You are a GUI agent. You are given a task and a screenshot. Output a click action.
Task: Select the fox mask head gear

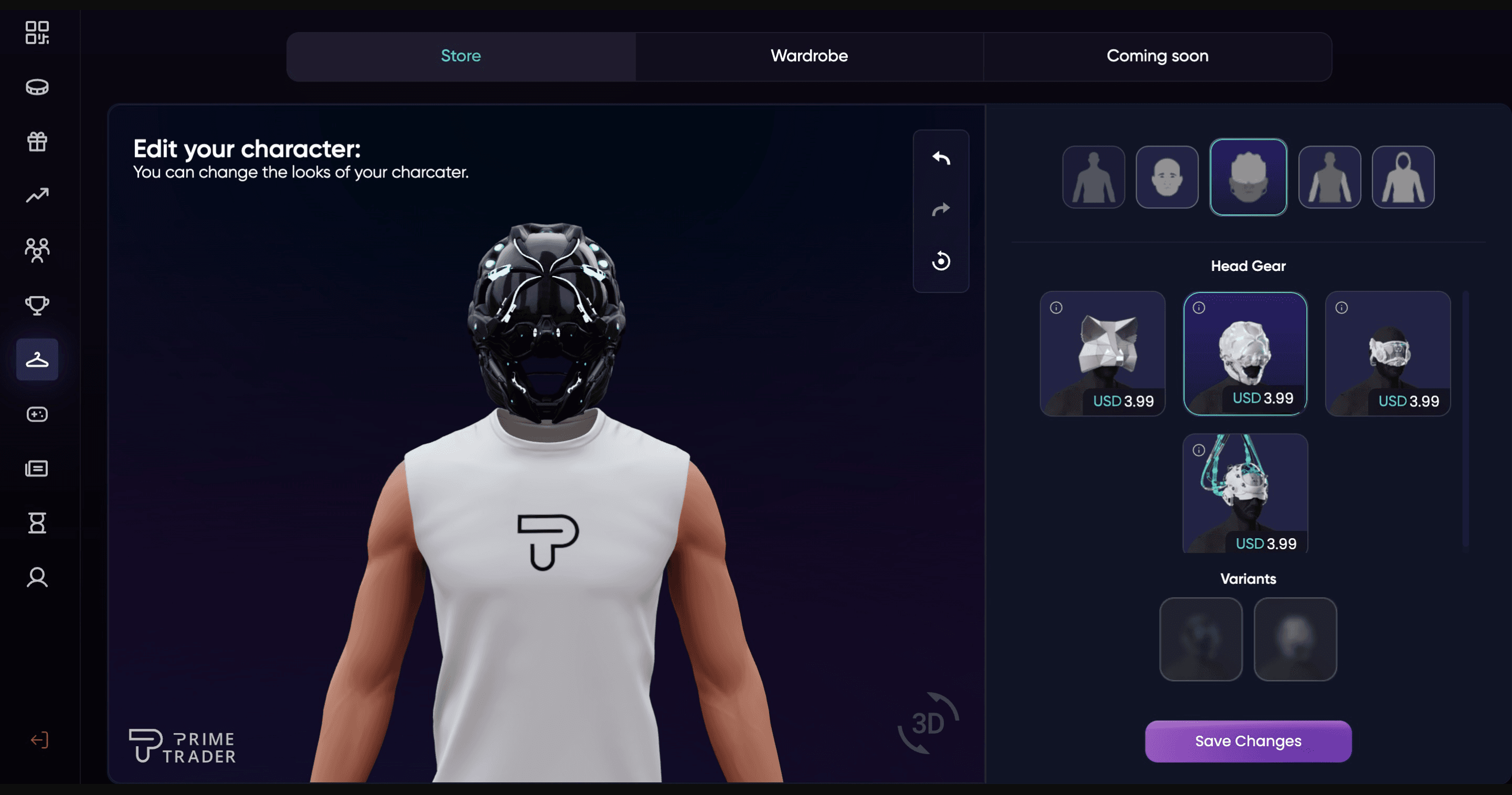[x=1104, y=355]
